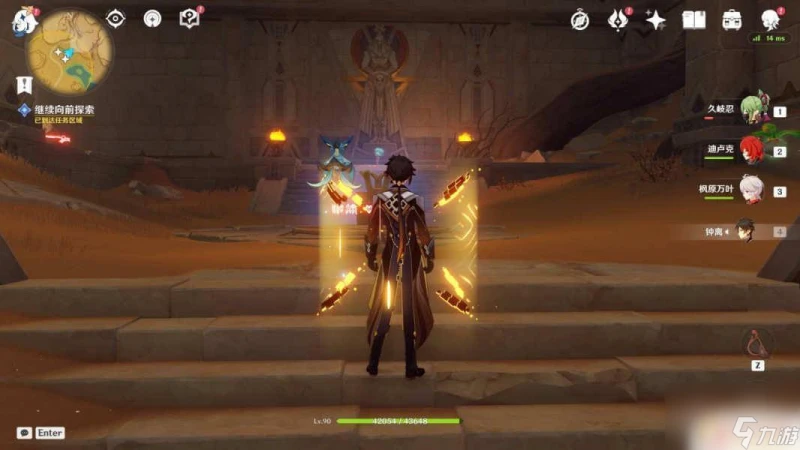Switch to party member 久岐忍
Screen dimensions: 800x450
[x=754, y=112]
